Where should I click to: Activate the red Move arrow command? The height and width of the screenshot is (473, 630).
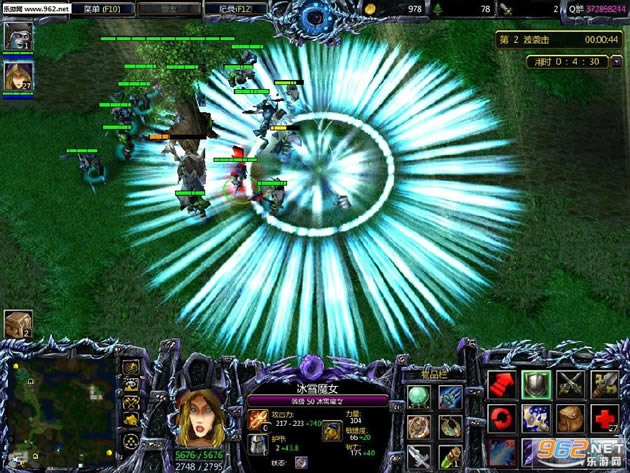(x=503, y=384)
